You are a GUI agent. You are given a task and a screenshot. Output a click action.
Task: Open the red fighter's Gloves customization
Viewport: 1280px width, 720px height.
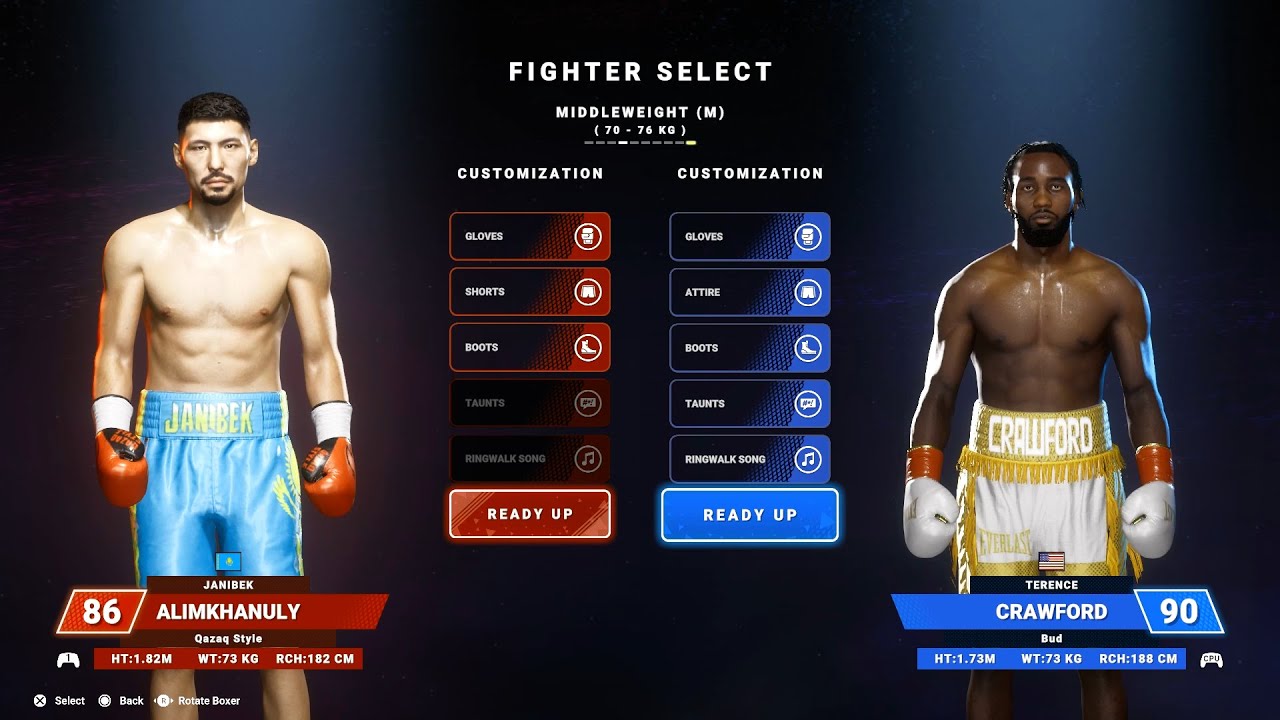(529, 237)
